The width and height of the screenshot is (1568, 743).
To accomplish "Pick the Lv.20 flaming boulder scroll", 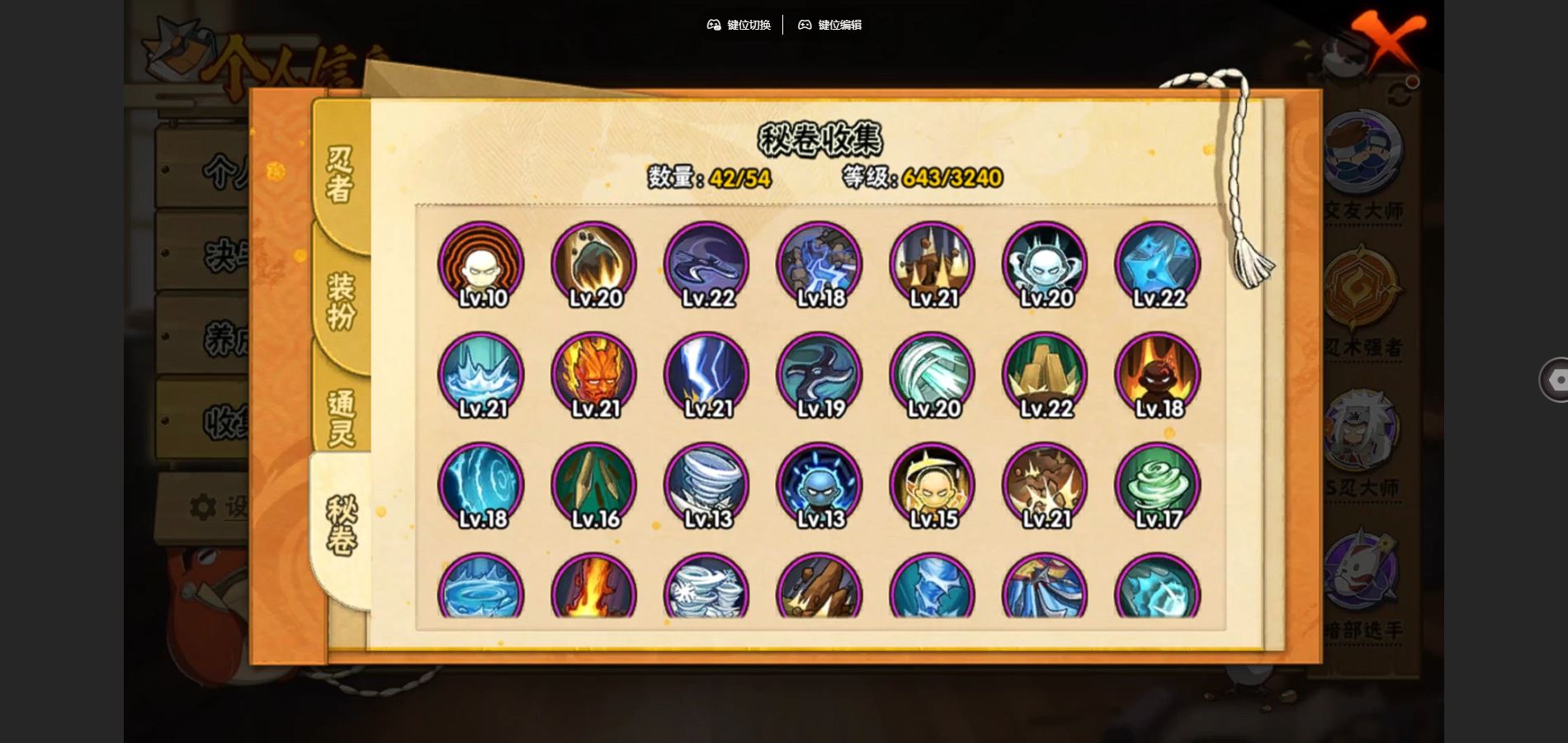I will tap(594, 264).
